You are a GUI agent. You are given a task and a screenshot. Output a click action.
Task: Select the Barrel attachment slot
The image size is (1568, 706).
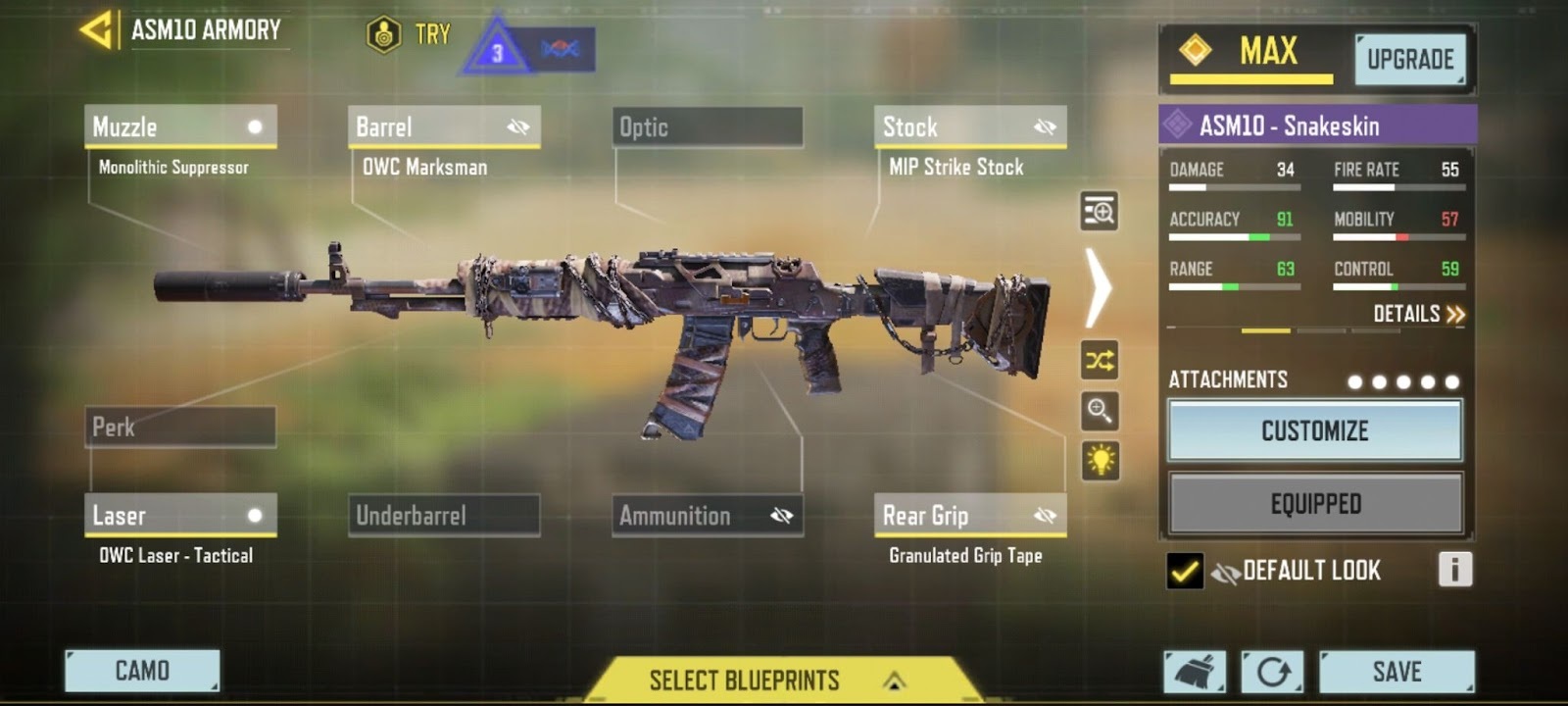click(443, 127)
